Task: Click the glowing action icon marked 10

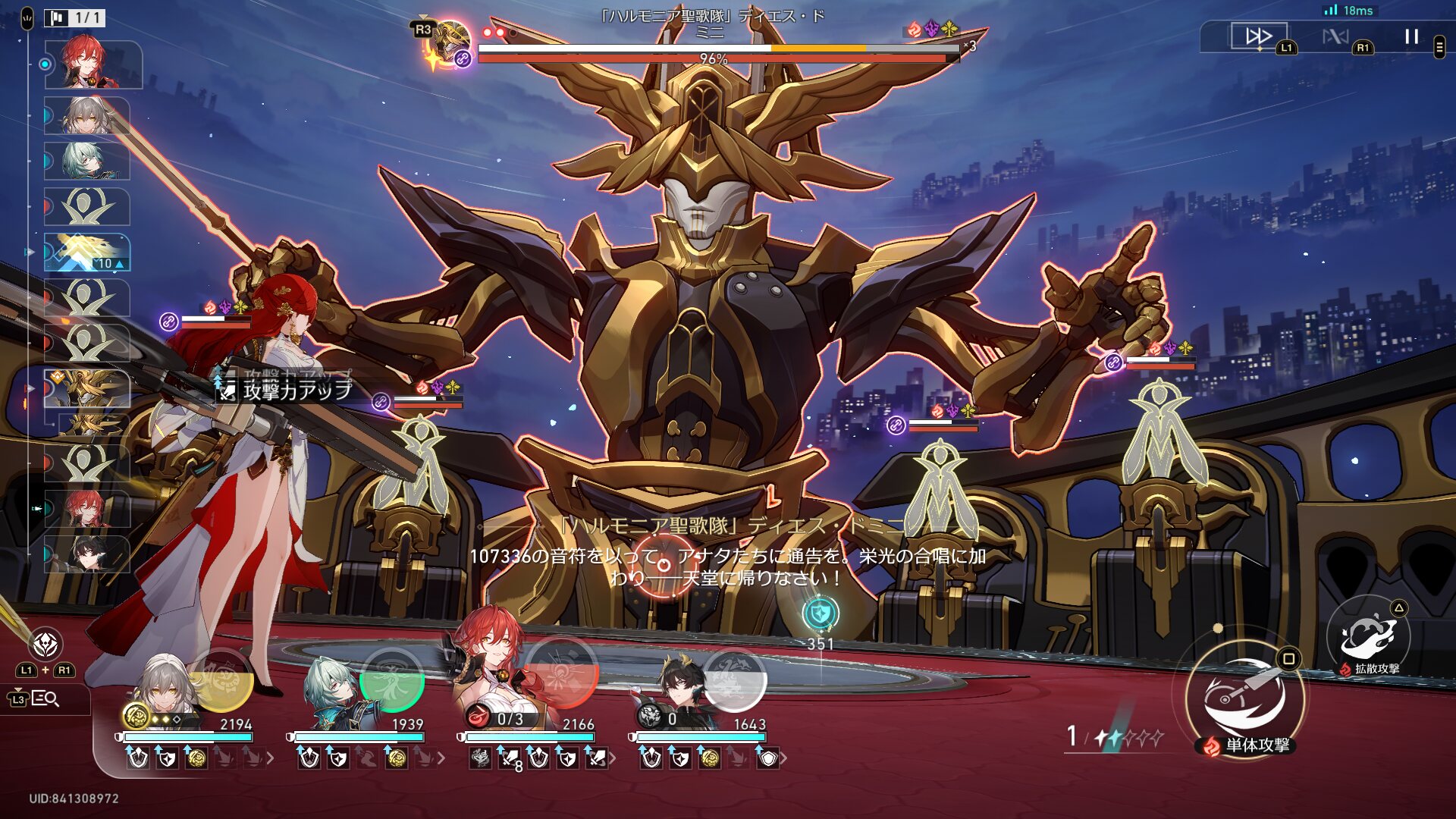Action: click(87, 252)
